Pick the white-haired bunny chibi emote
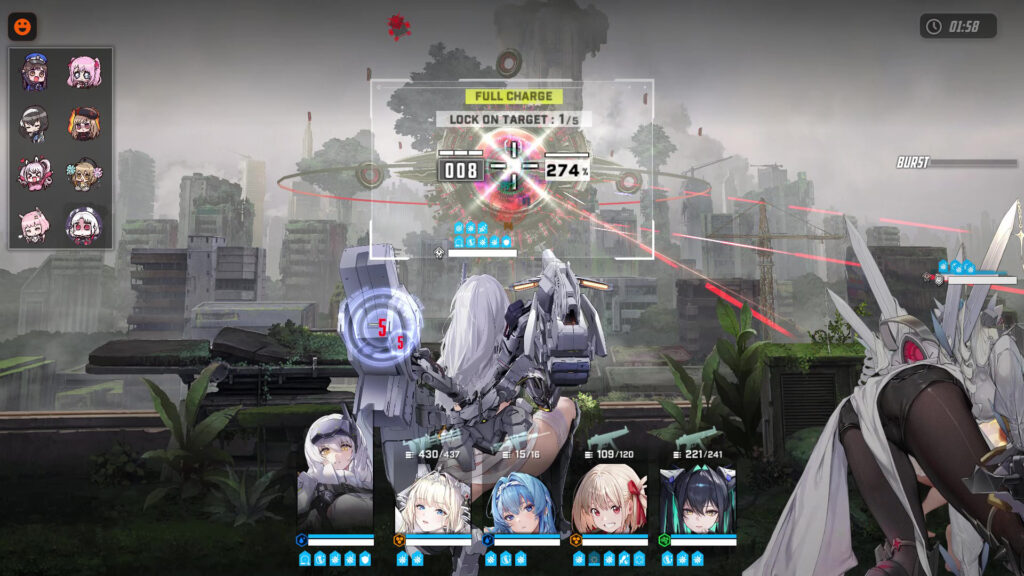1024x576 pixels. click(35, 175)
